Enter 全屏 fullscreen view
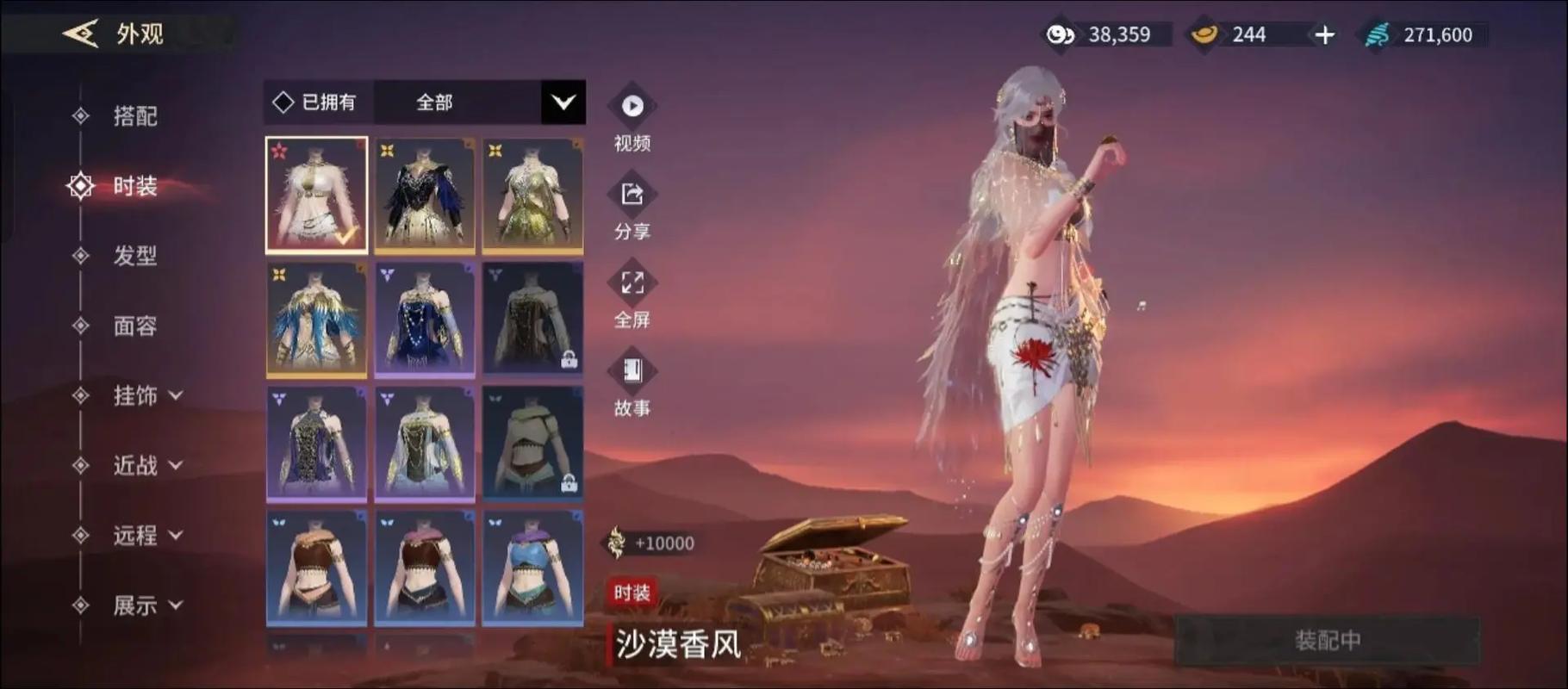 coord(632,284)
